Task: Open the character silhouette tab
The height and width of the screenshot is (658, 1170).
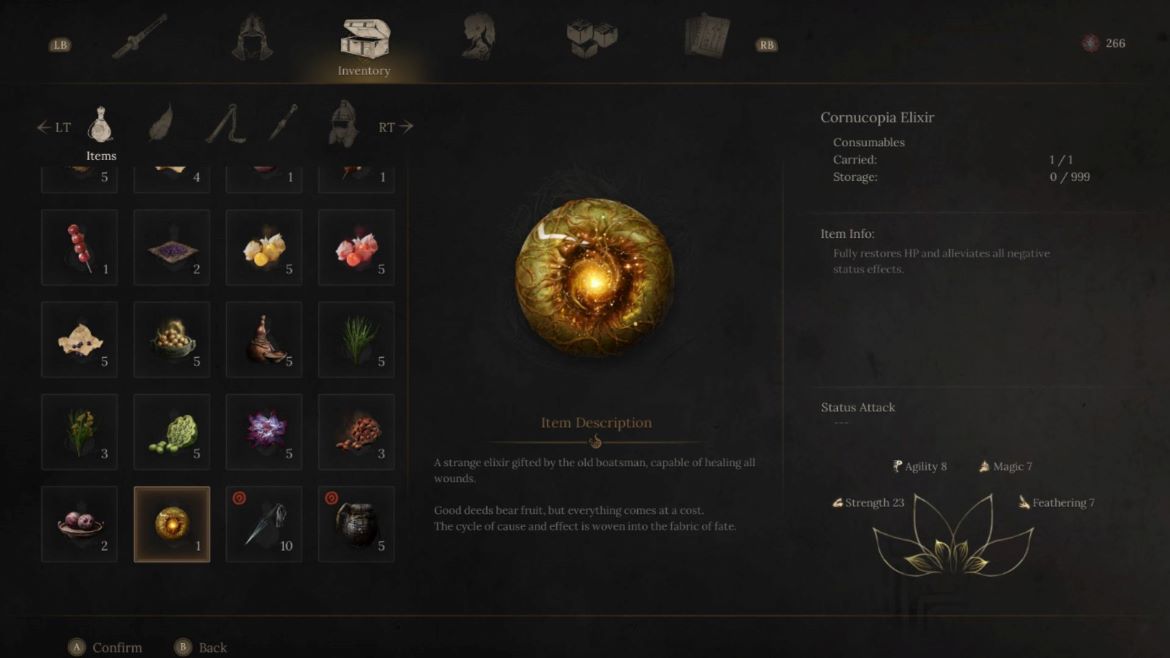Action: [478, 37]
